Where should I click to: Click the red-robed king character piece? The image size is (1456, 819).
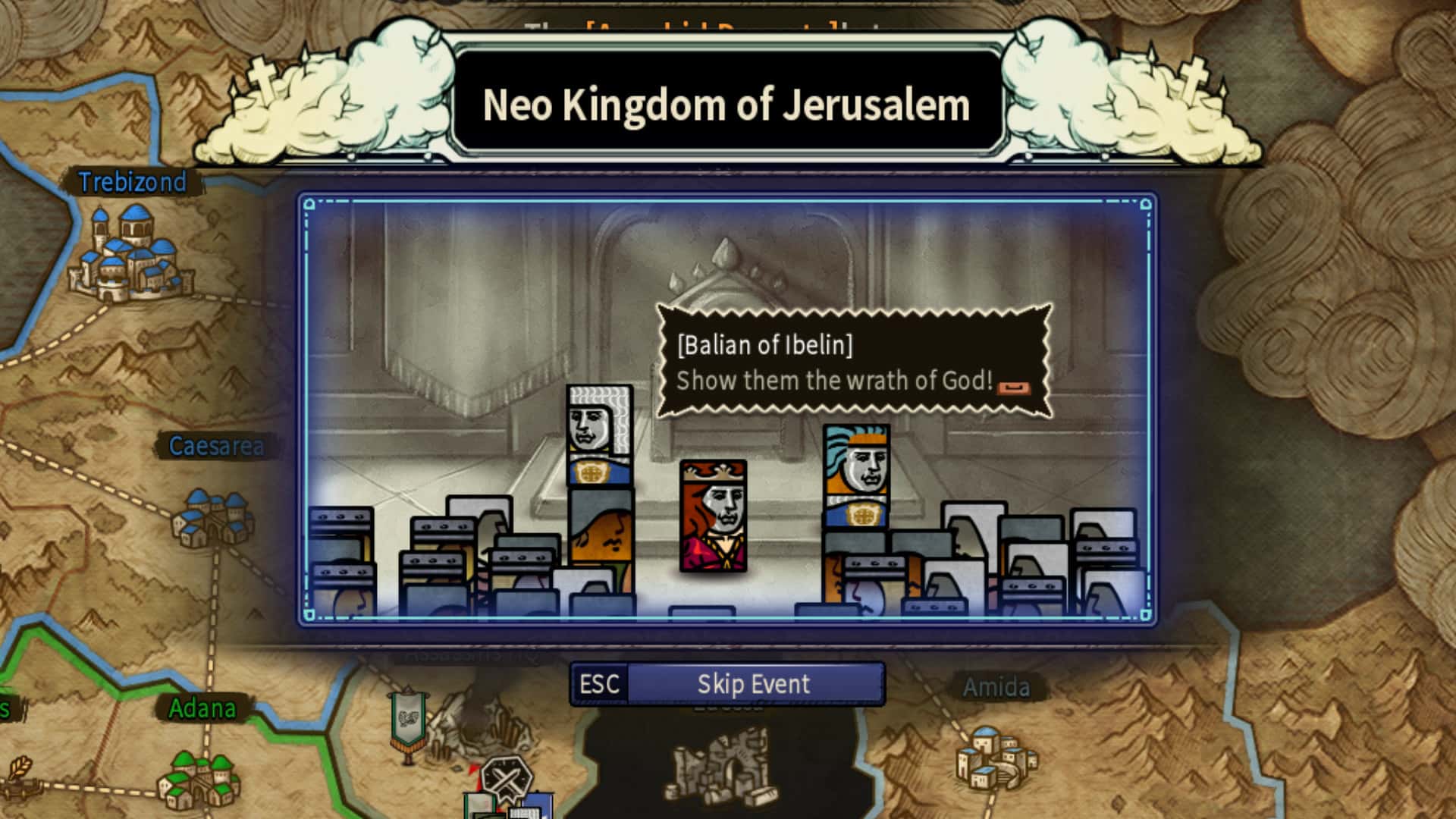[711, 516]
